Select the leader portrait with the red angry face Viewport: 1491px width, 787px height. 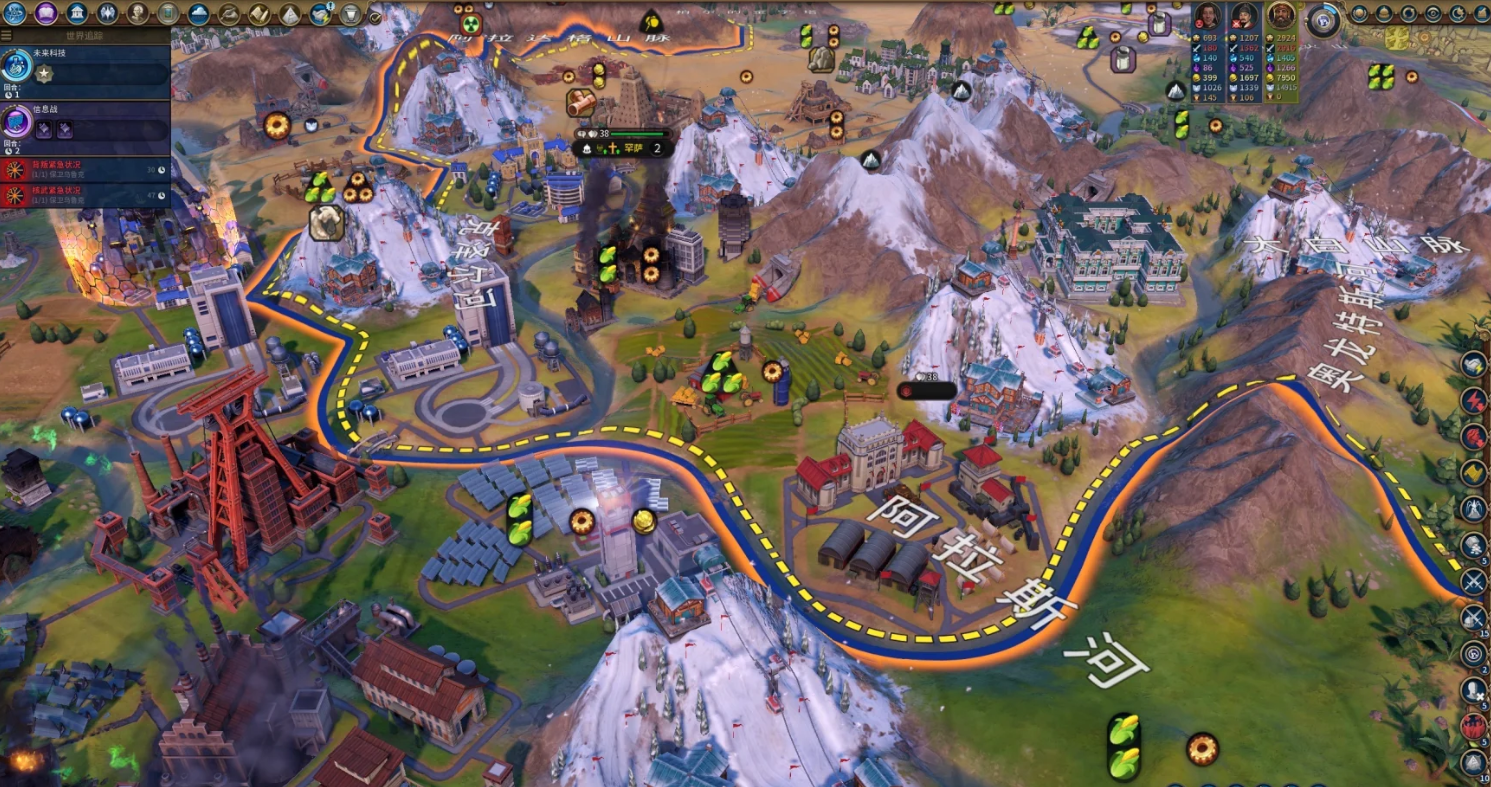[1207, 17]
